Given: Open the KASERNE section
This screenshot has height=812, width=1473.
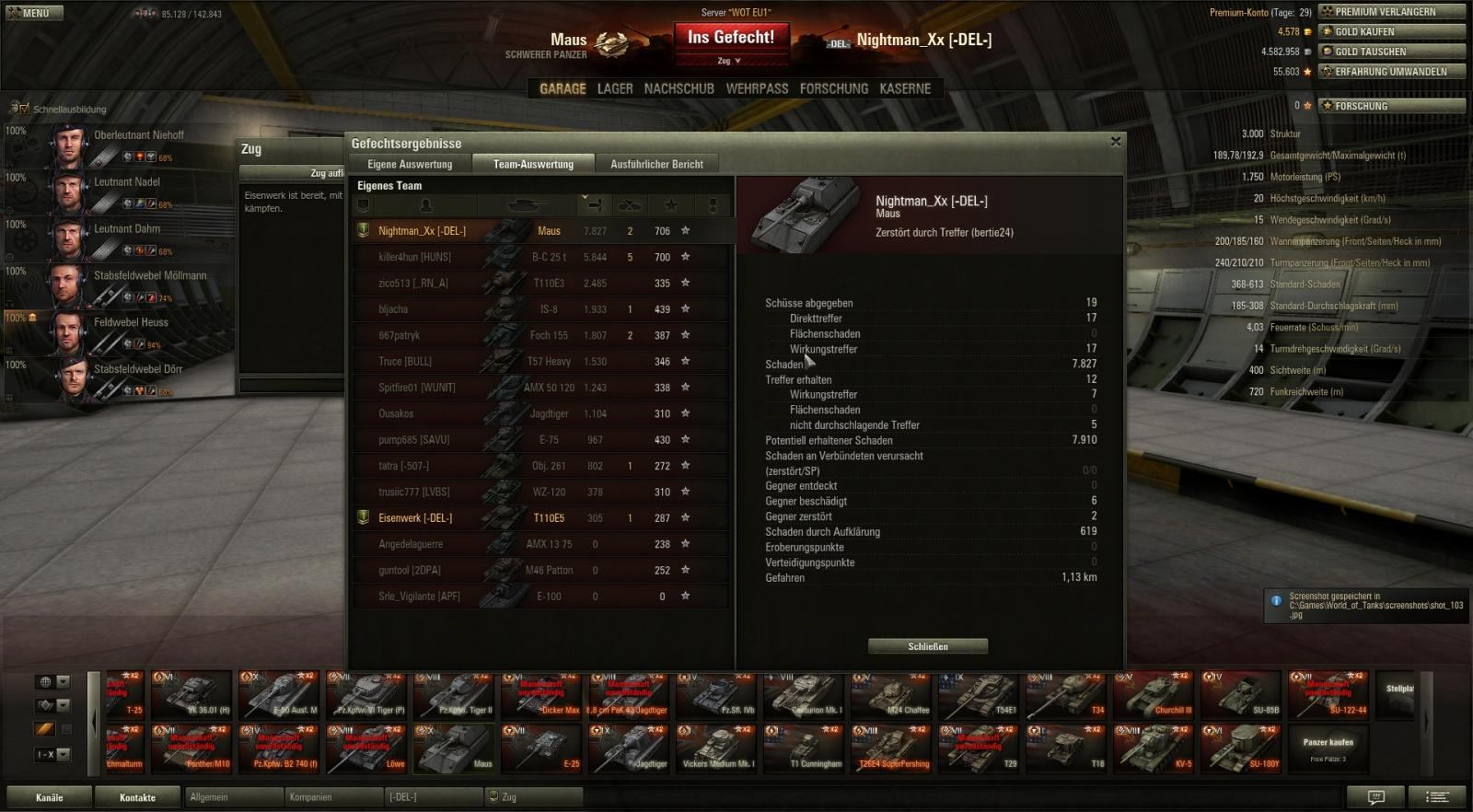Looking at the screenshot, I should 905,88.
